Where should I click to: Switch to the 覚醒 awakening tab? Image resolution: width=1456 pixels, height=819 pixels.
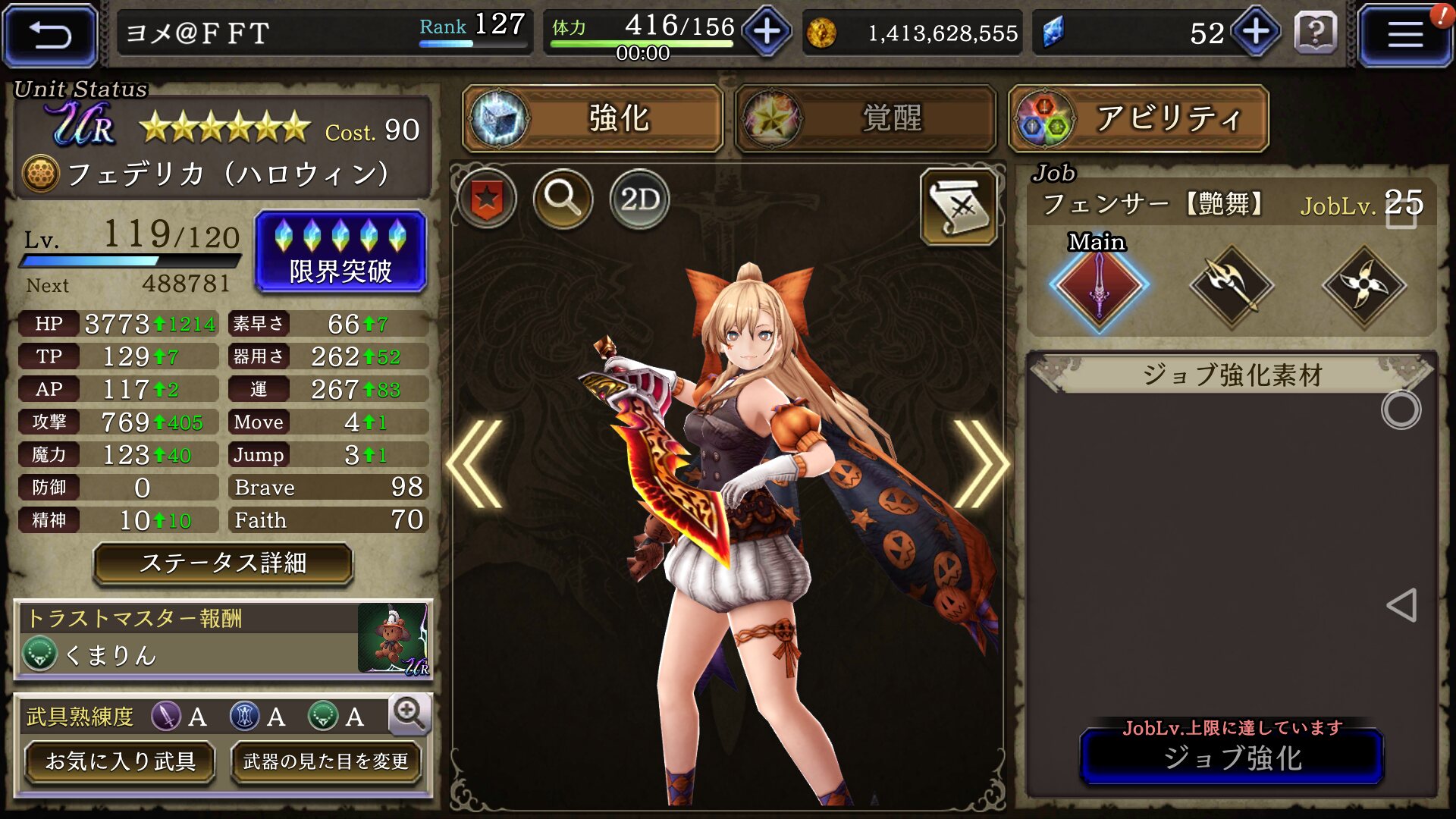tap(865, 119)
